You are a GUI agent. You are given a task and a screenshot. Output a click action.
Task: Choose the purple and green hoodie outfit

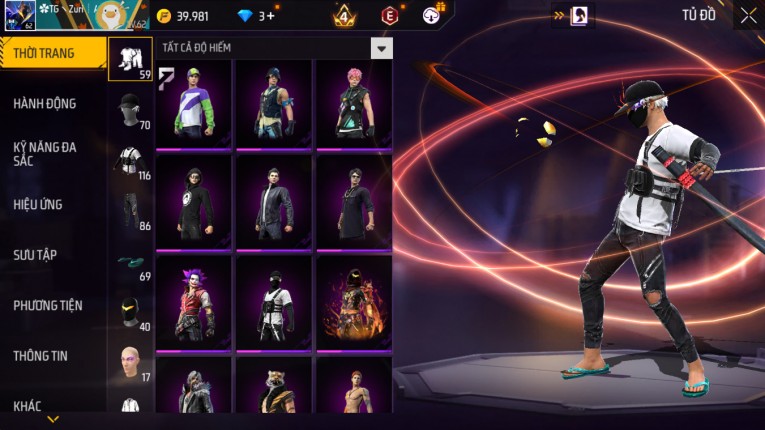tap(194, 103)
